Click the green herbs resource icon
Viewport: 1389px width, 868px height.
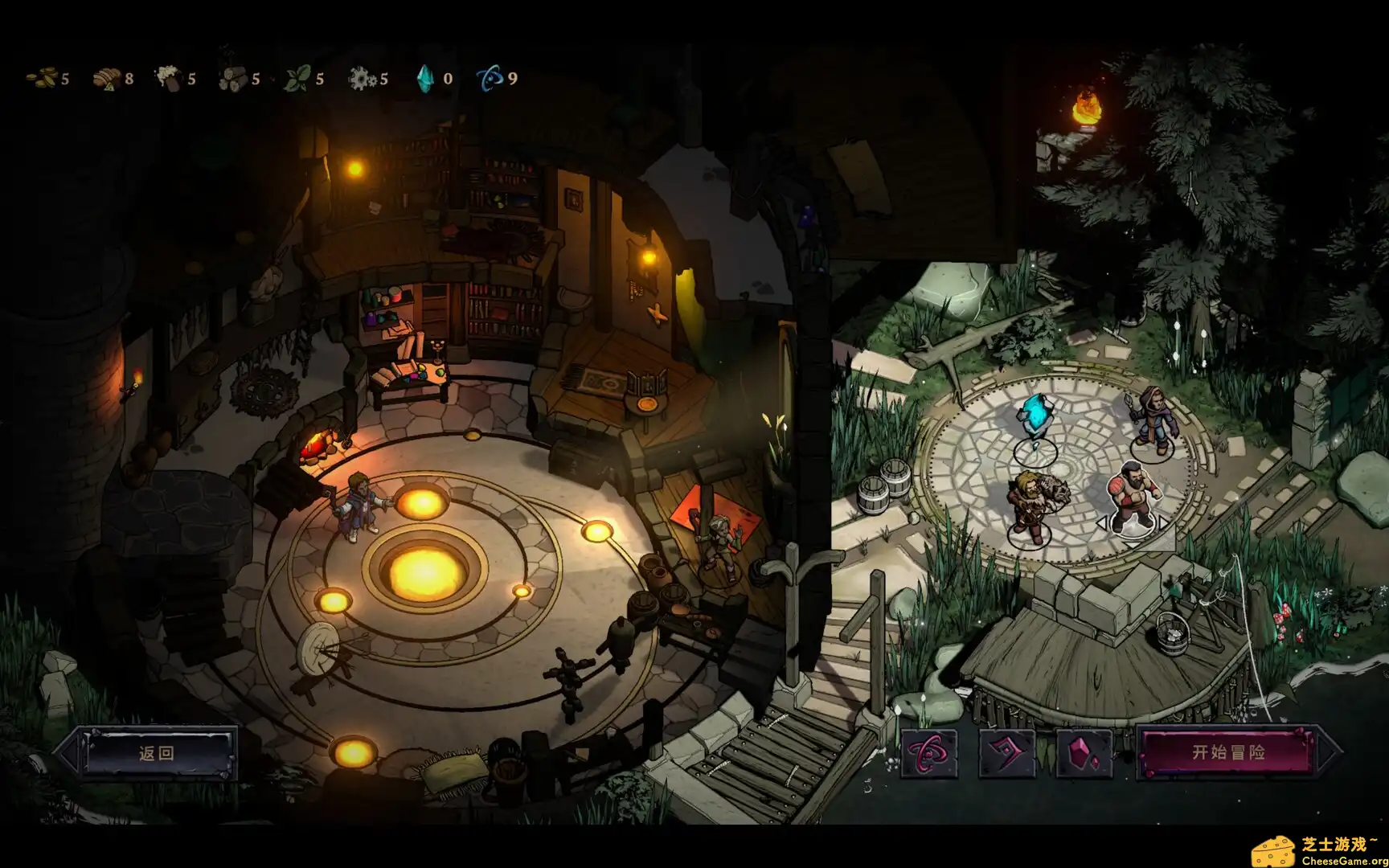298,78
